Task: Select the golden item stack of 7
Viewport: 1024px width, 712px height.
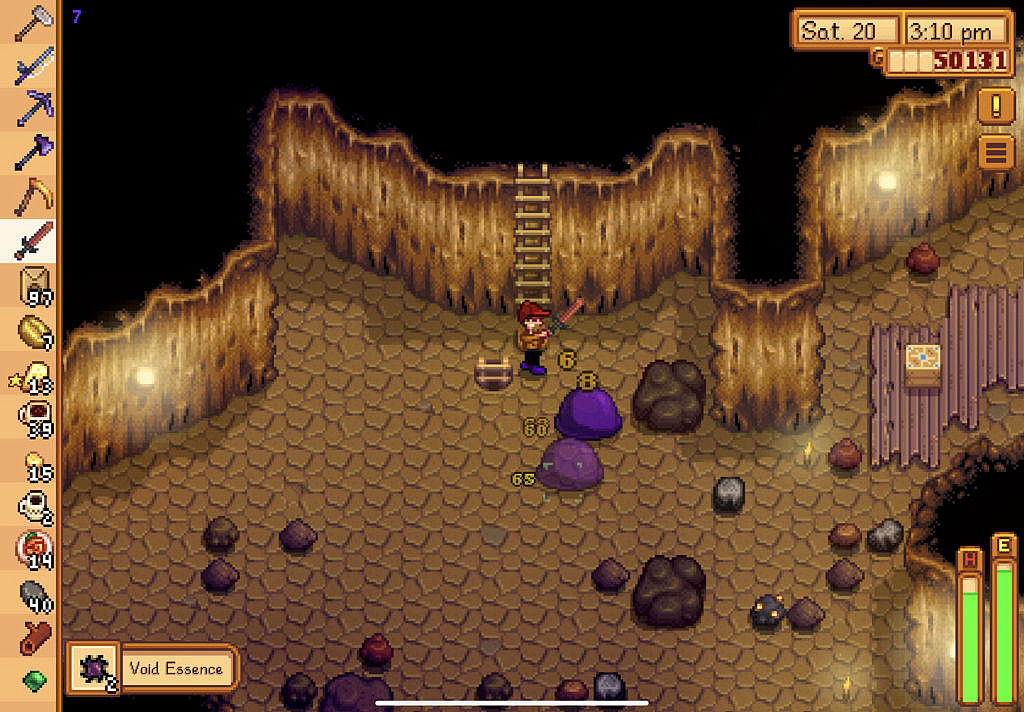Action: click(x=34, y=330)
